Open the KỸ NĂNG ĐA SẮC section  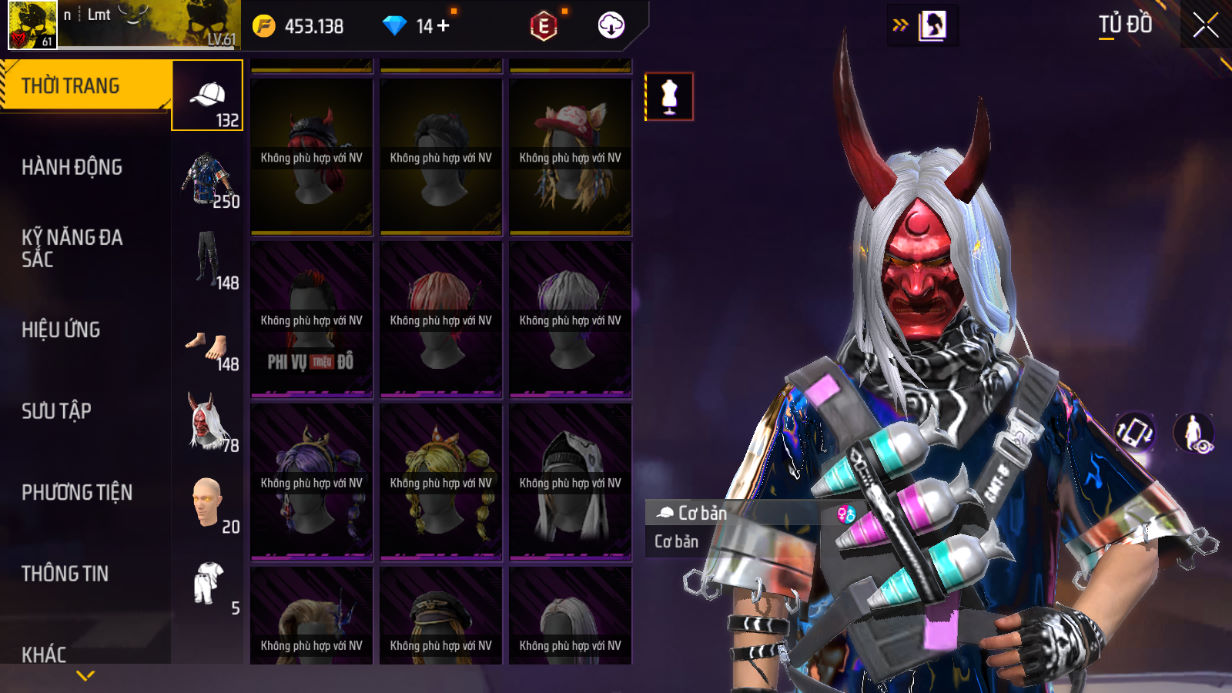(72, 248)
